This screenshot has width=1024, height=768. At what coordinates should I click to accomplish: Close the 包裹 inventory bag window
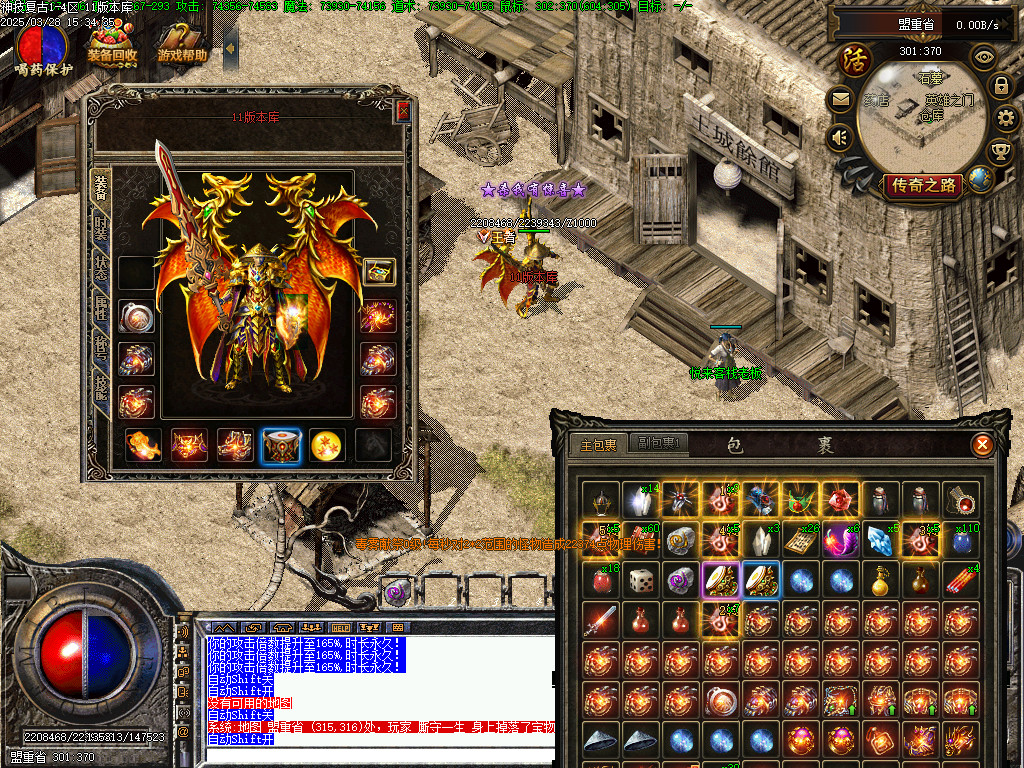[x=983, y=445]
